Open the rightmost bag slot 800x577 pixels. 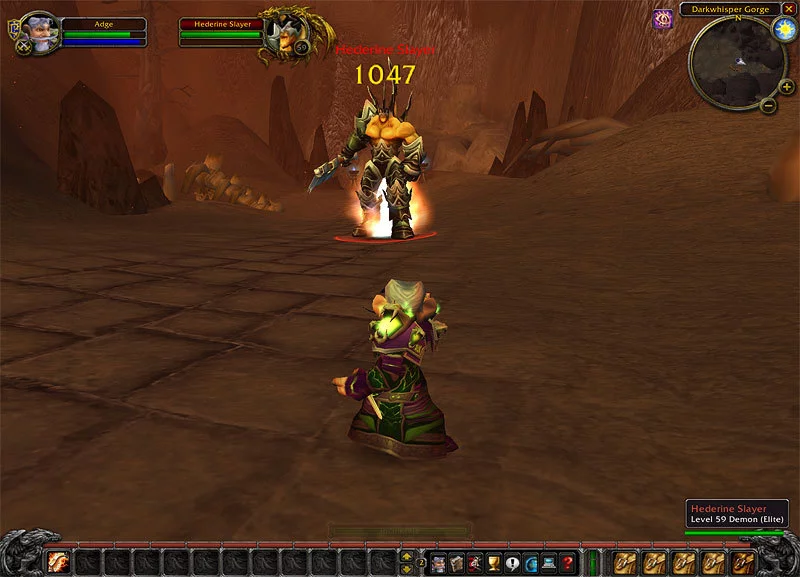pyautogui.click(x=744, y=562)
